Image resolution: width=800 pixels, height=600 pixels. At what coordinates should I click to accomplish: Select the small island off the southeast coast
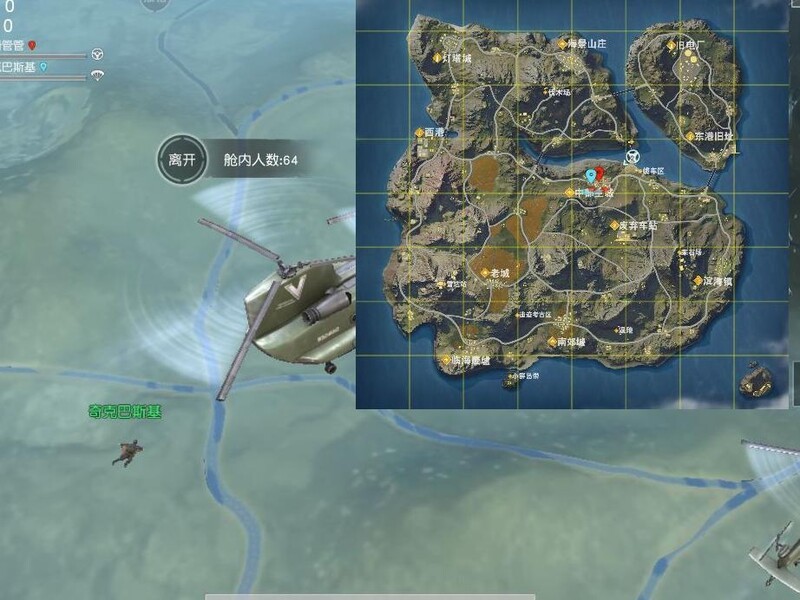pos(757,379)
